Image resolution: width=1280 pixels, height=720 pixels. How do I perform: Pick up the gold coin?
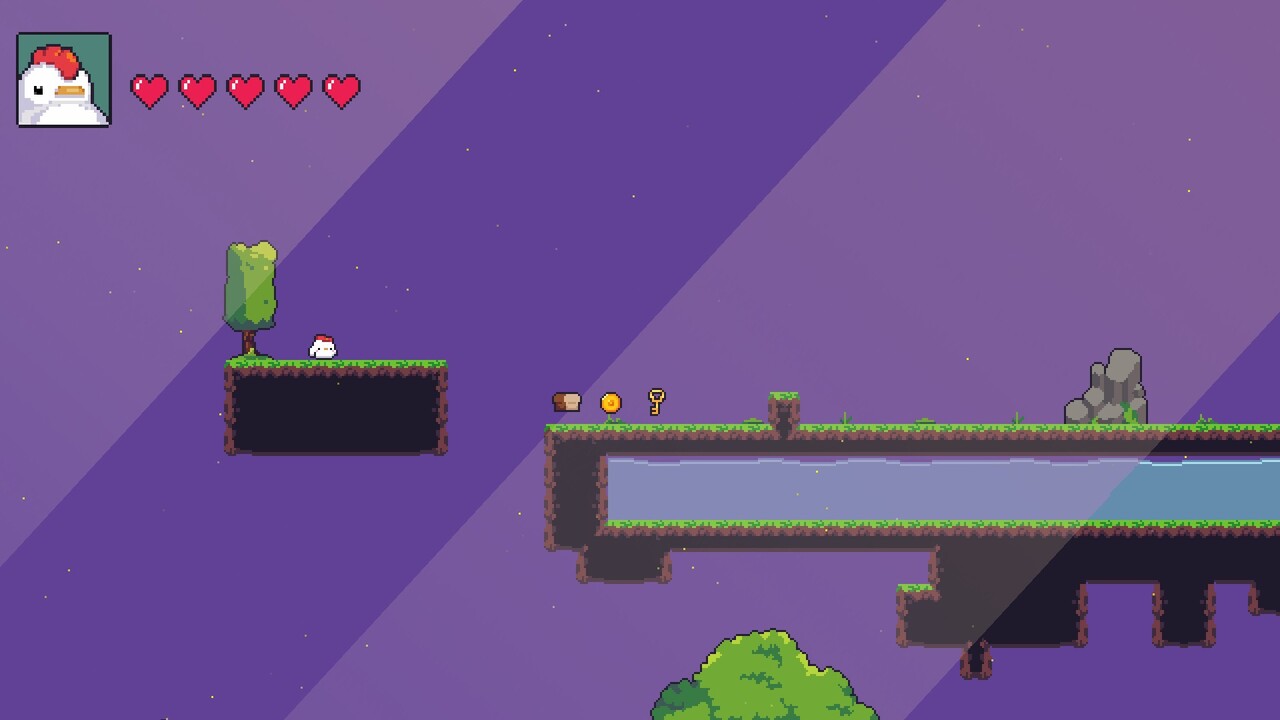click(612, 403)
